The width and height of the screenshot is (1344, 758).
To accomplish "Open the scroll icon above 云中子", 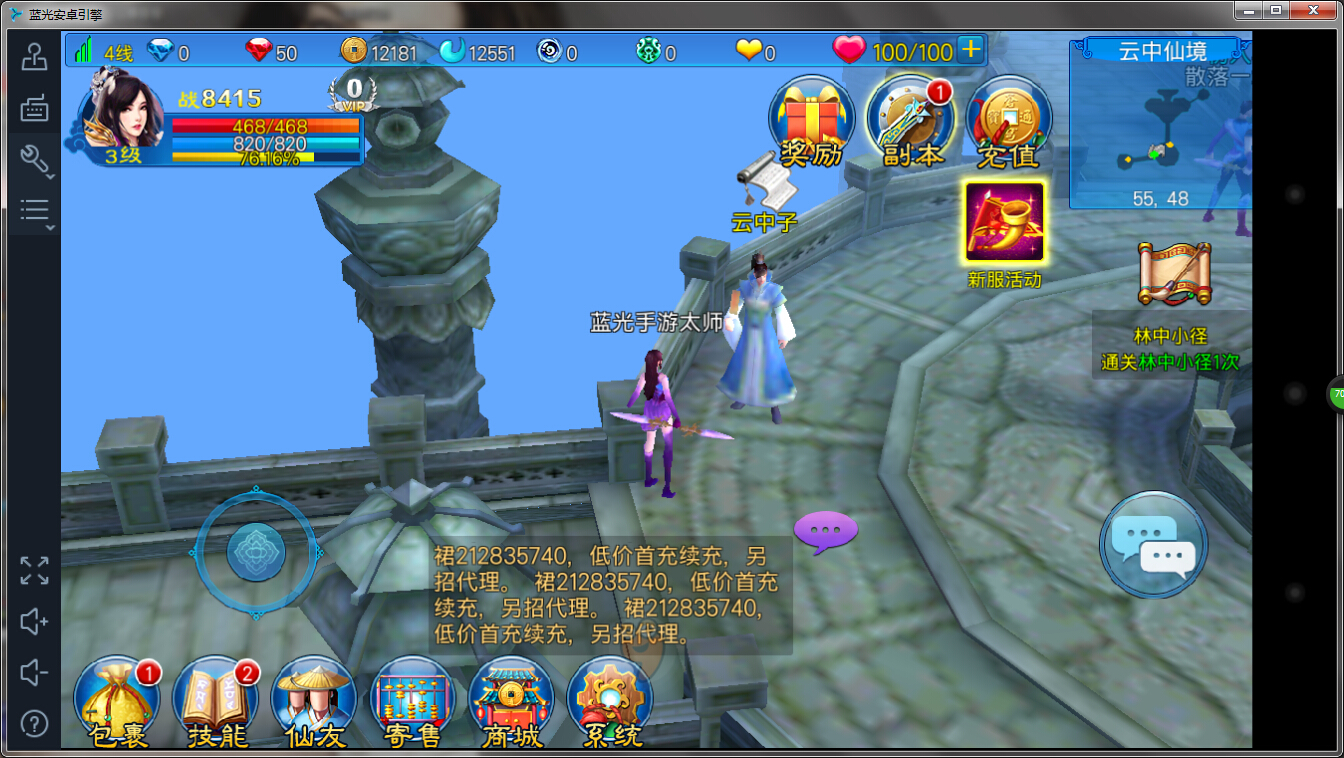I will tap(767, 184).
